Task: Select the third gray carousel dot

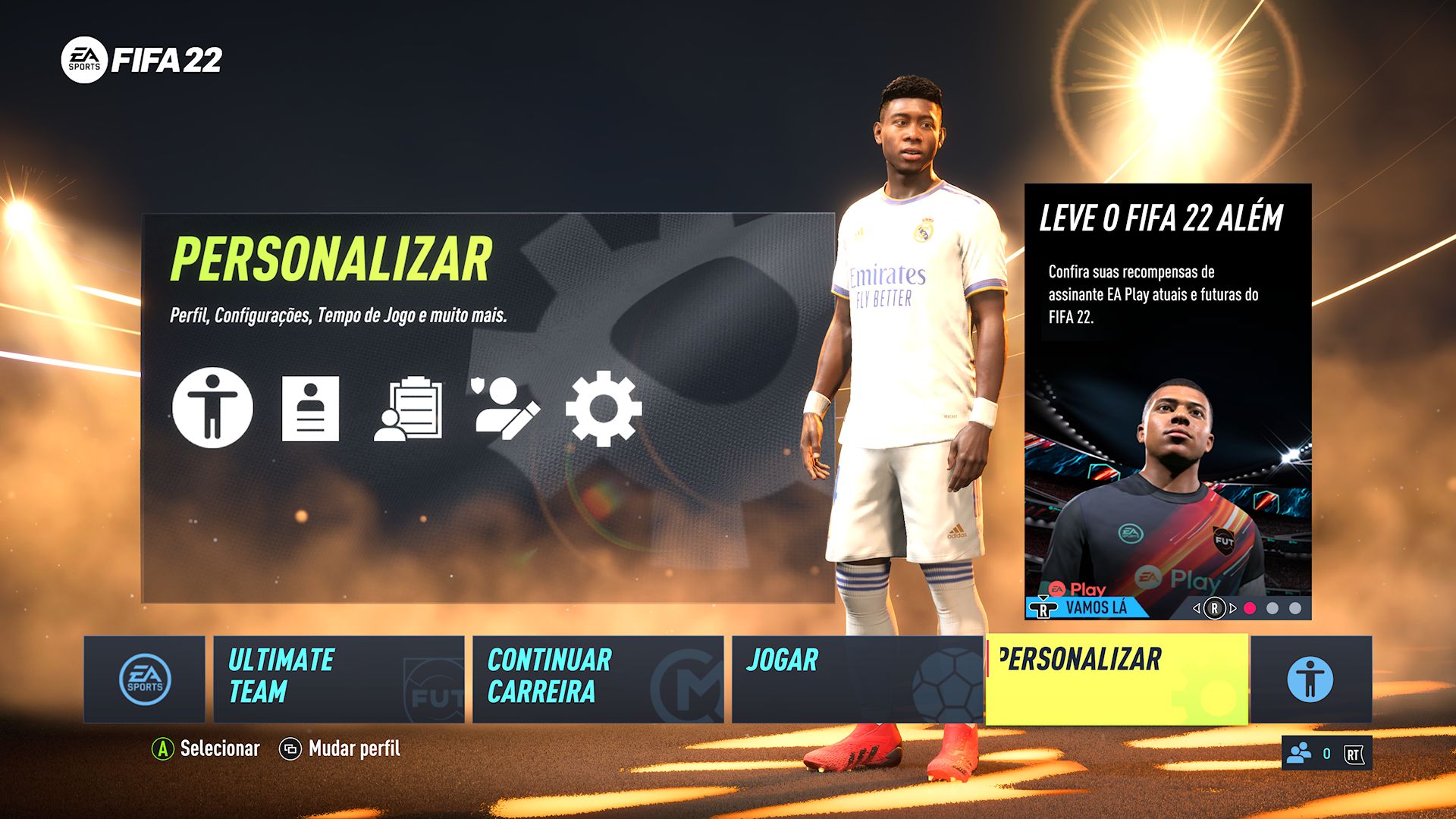Action: 1294,608
